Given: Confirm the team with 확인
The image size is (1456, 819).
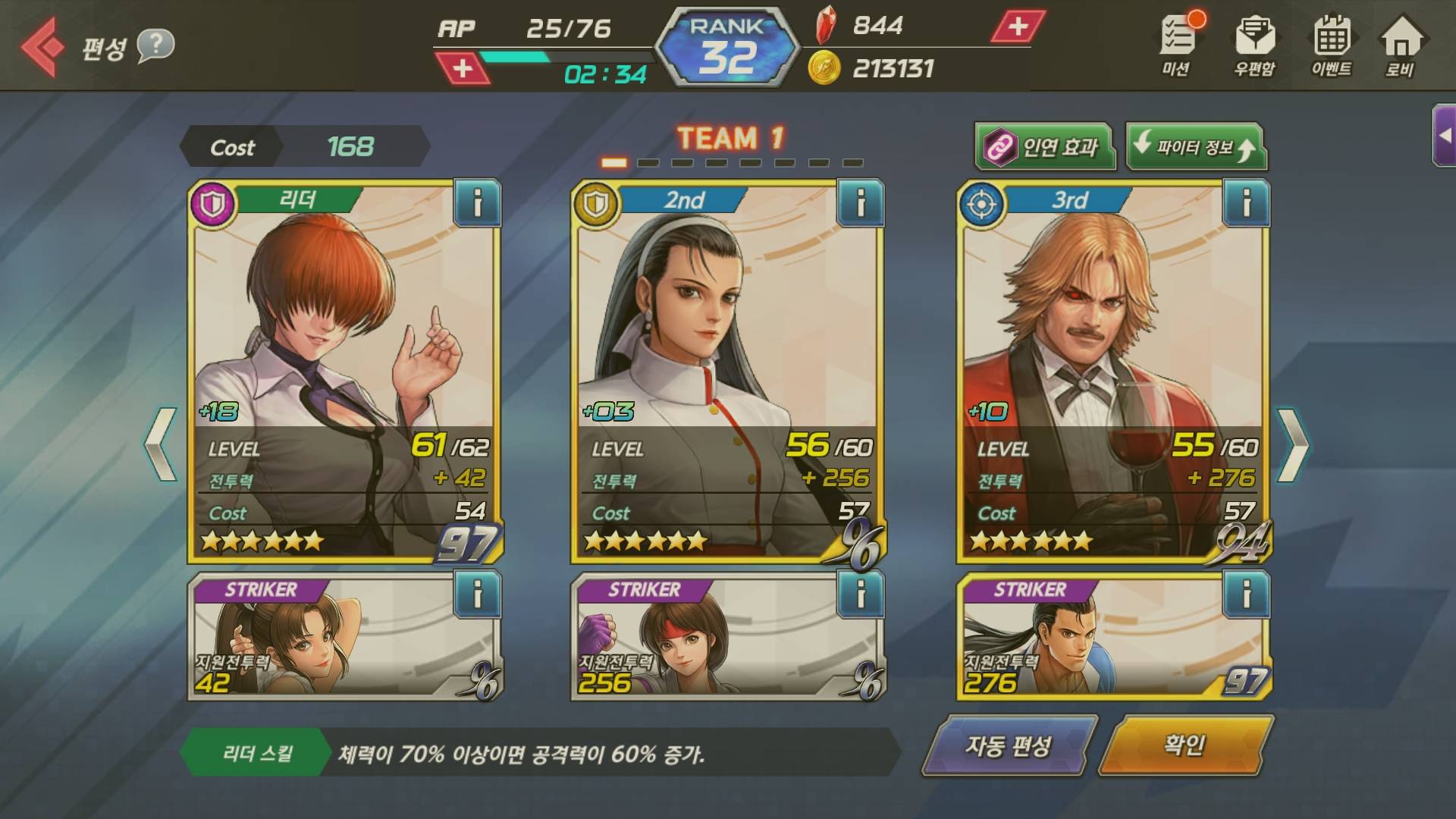Looking at the screenshot, I should 1185,746.
